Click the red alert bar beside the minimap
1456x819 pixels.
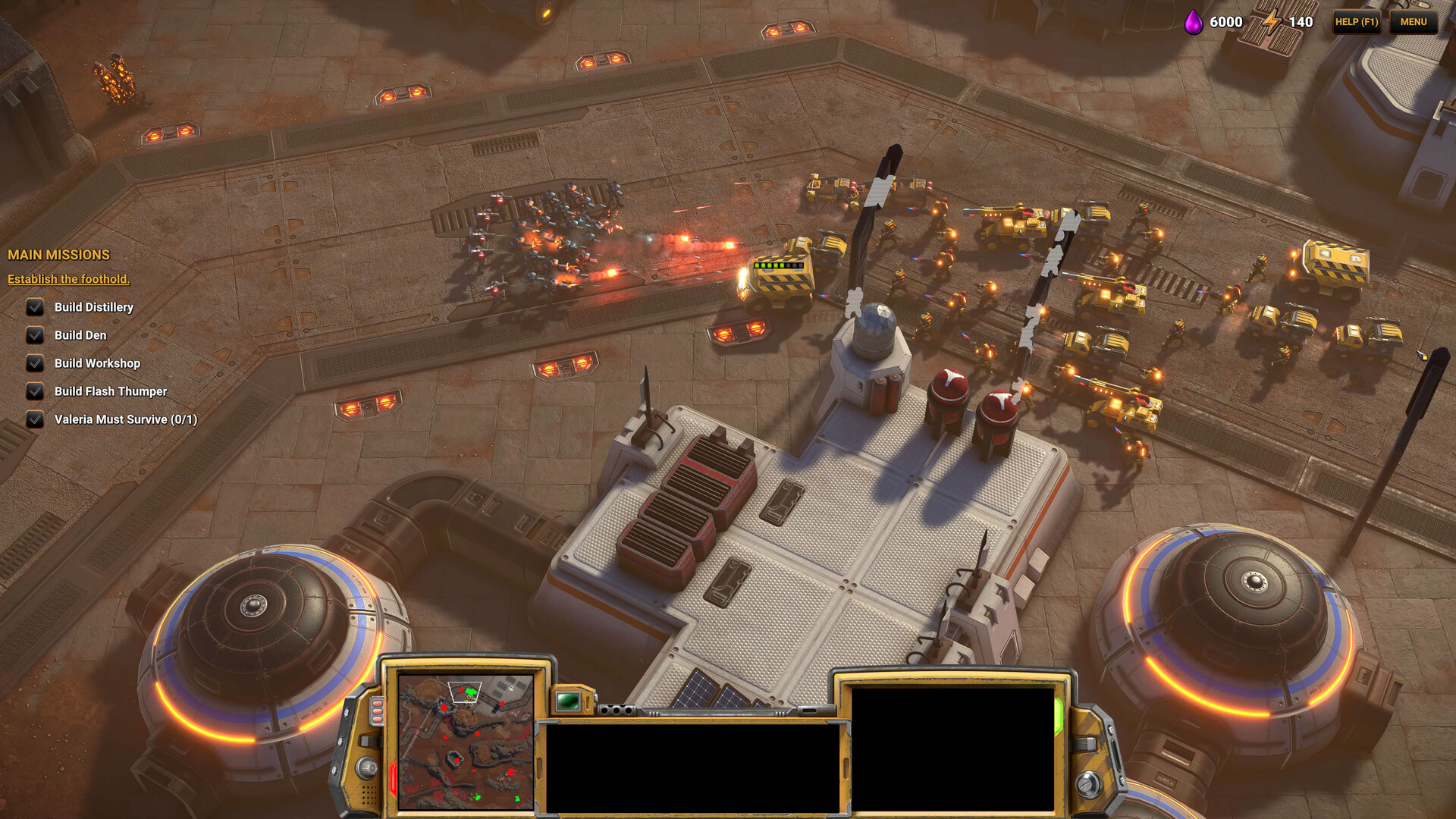coord(394,777)
